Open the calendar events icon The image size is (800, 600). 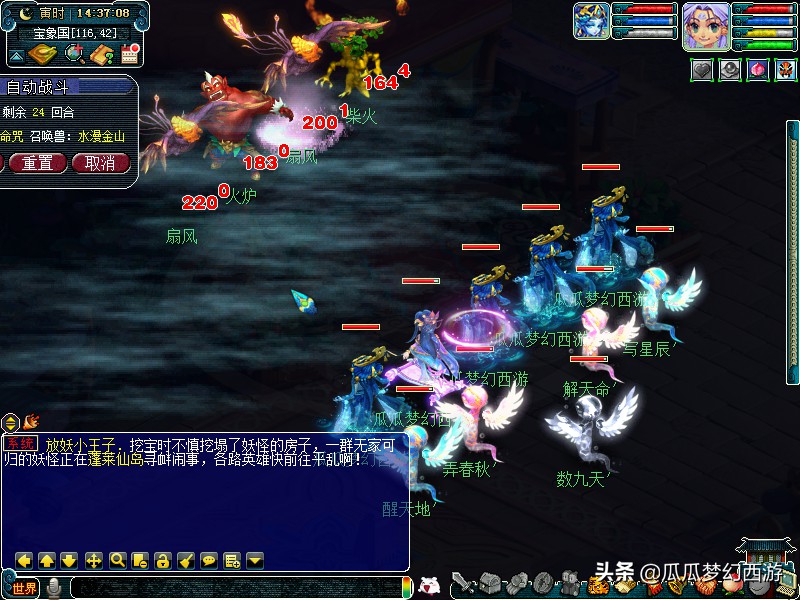(129, 54)
